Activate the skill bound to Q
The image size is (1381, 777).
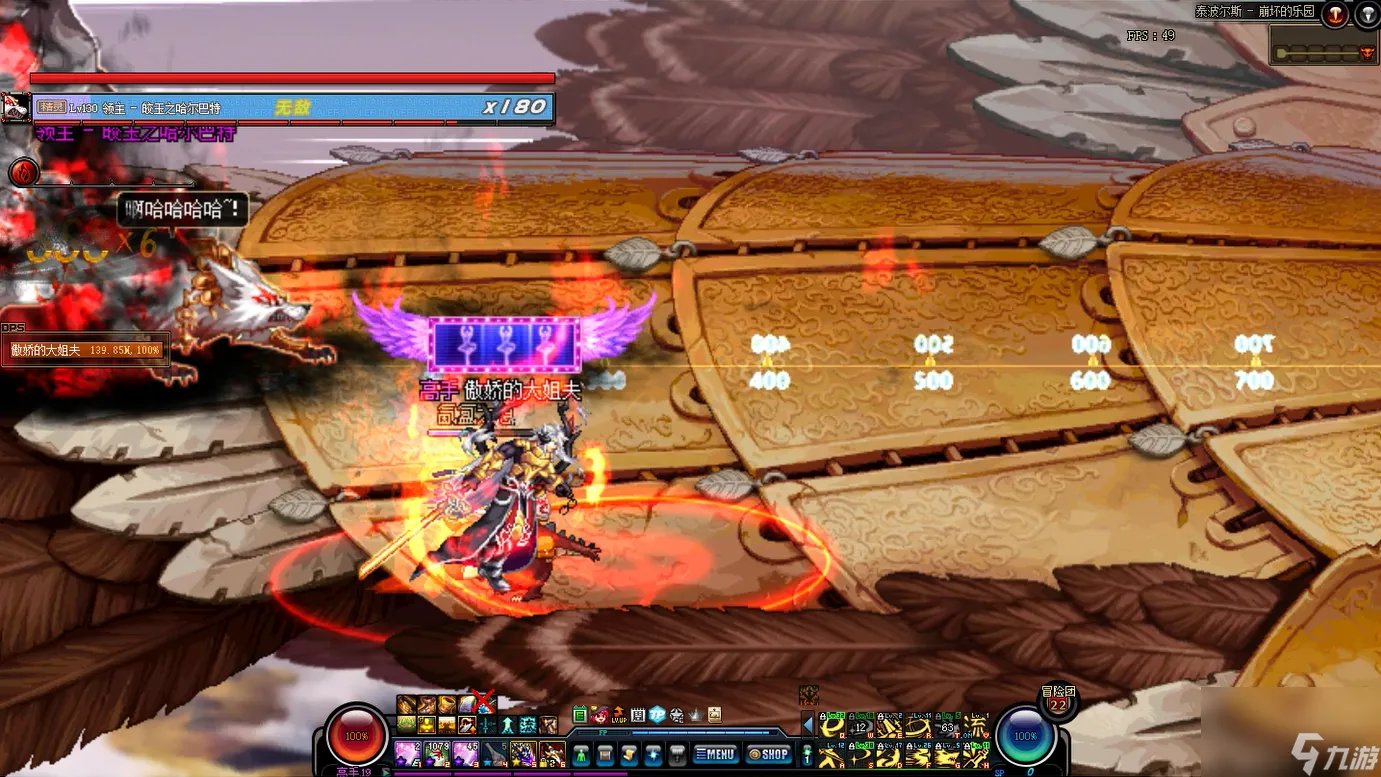pos(832,727)
